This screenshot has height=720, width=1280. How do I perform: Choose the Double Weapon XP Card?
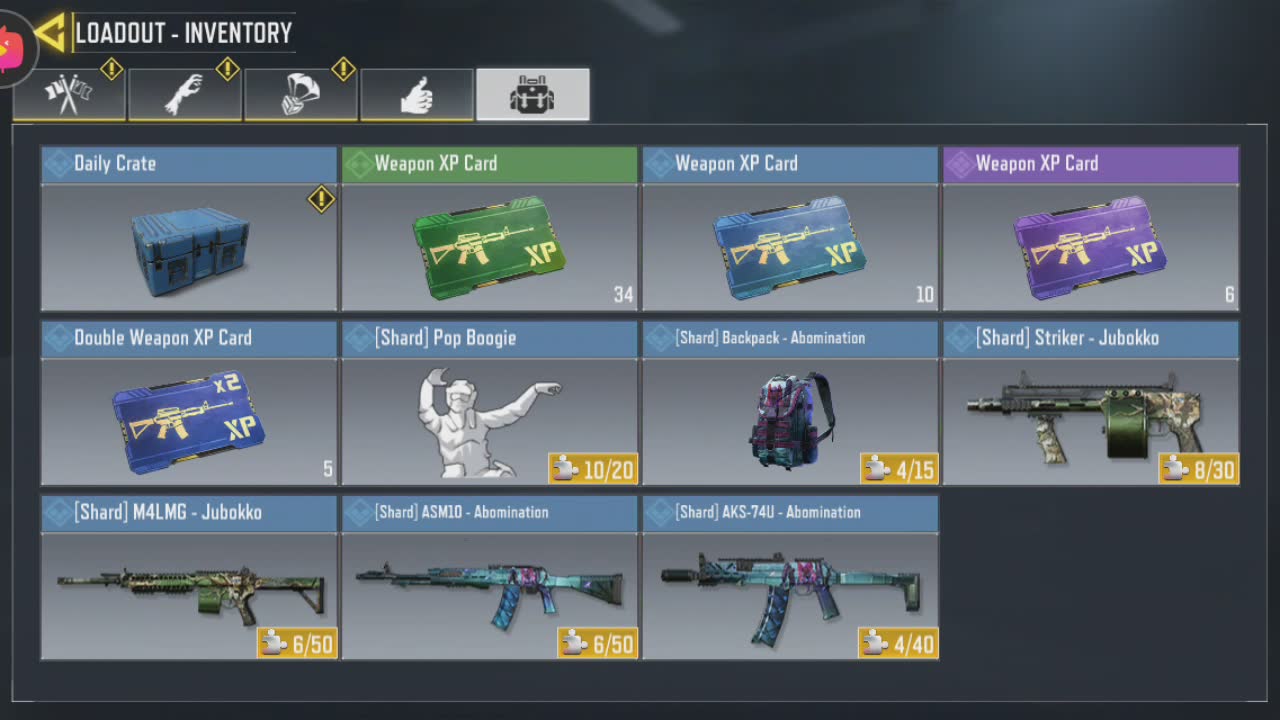(x=189, y=404)
